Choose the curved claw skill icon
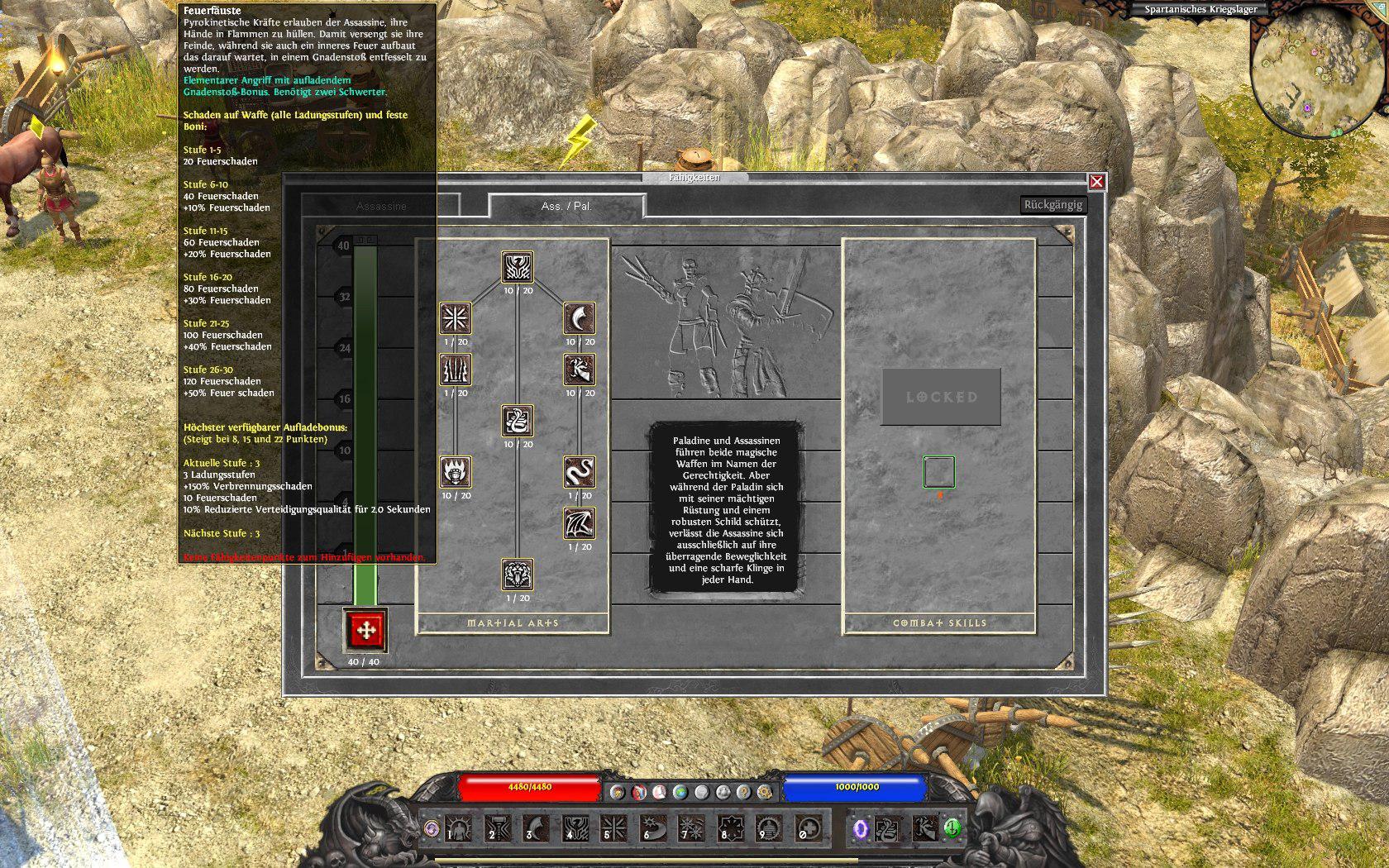The image size is (1389, 868). pyautogui.click(x=580, y=318)
